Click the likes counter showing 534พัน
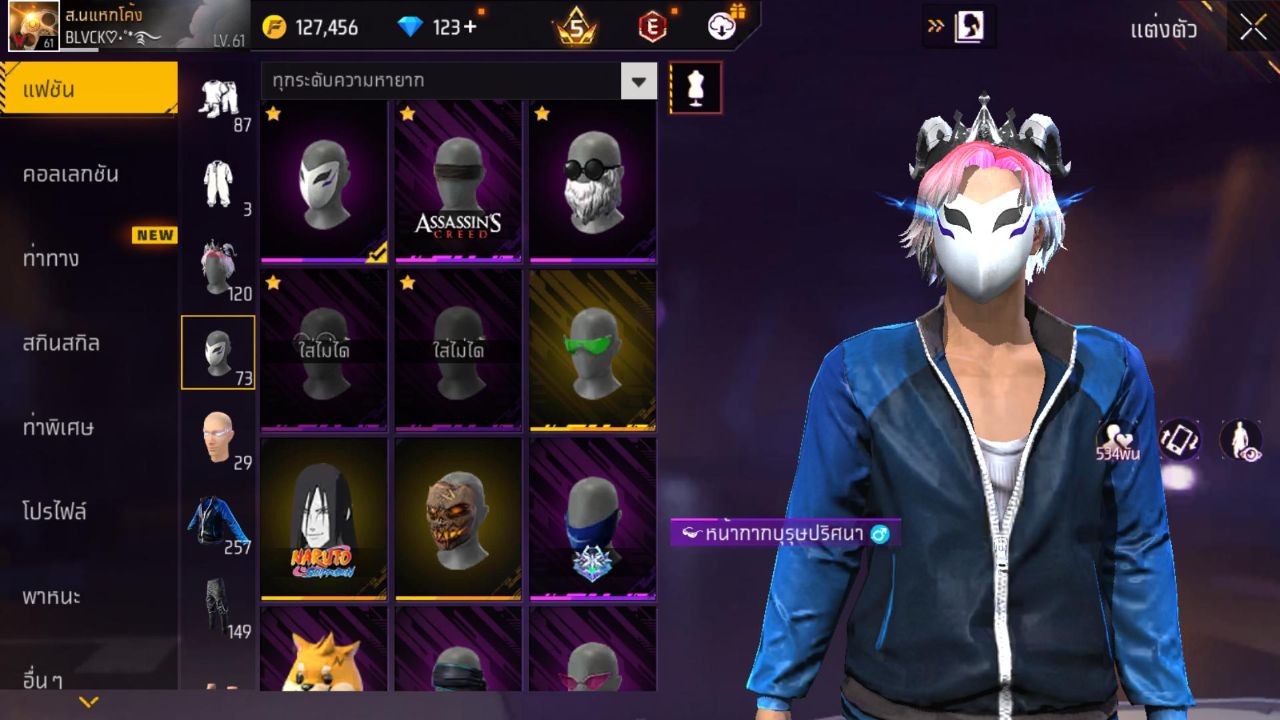 (x=1120, y=440)
